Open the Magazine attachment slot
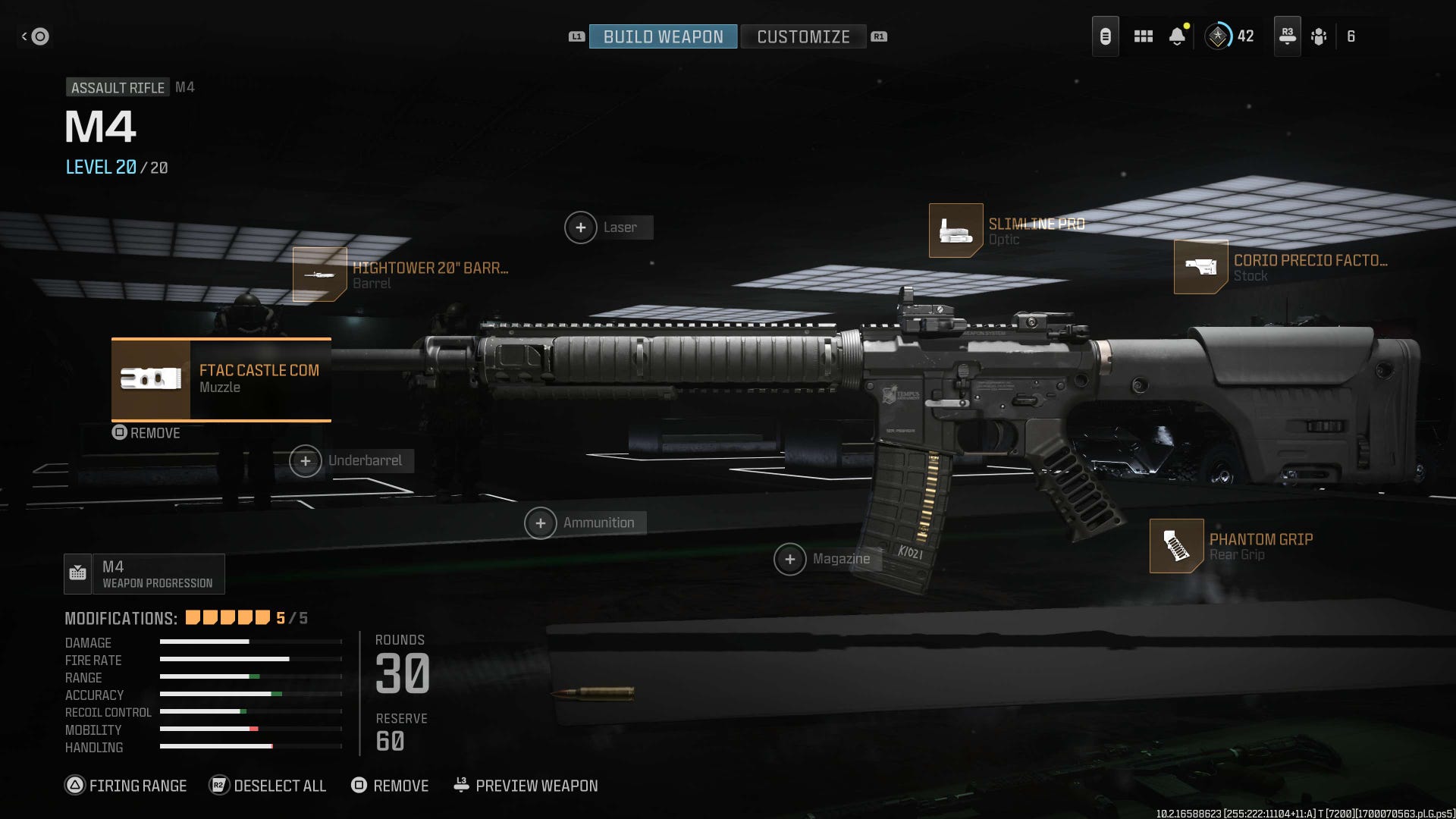The height and width of the screenshot is (819, 1456). pos(791,559)
